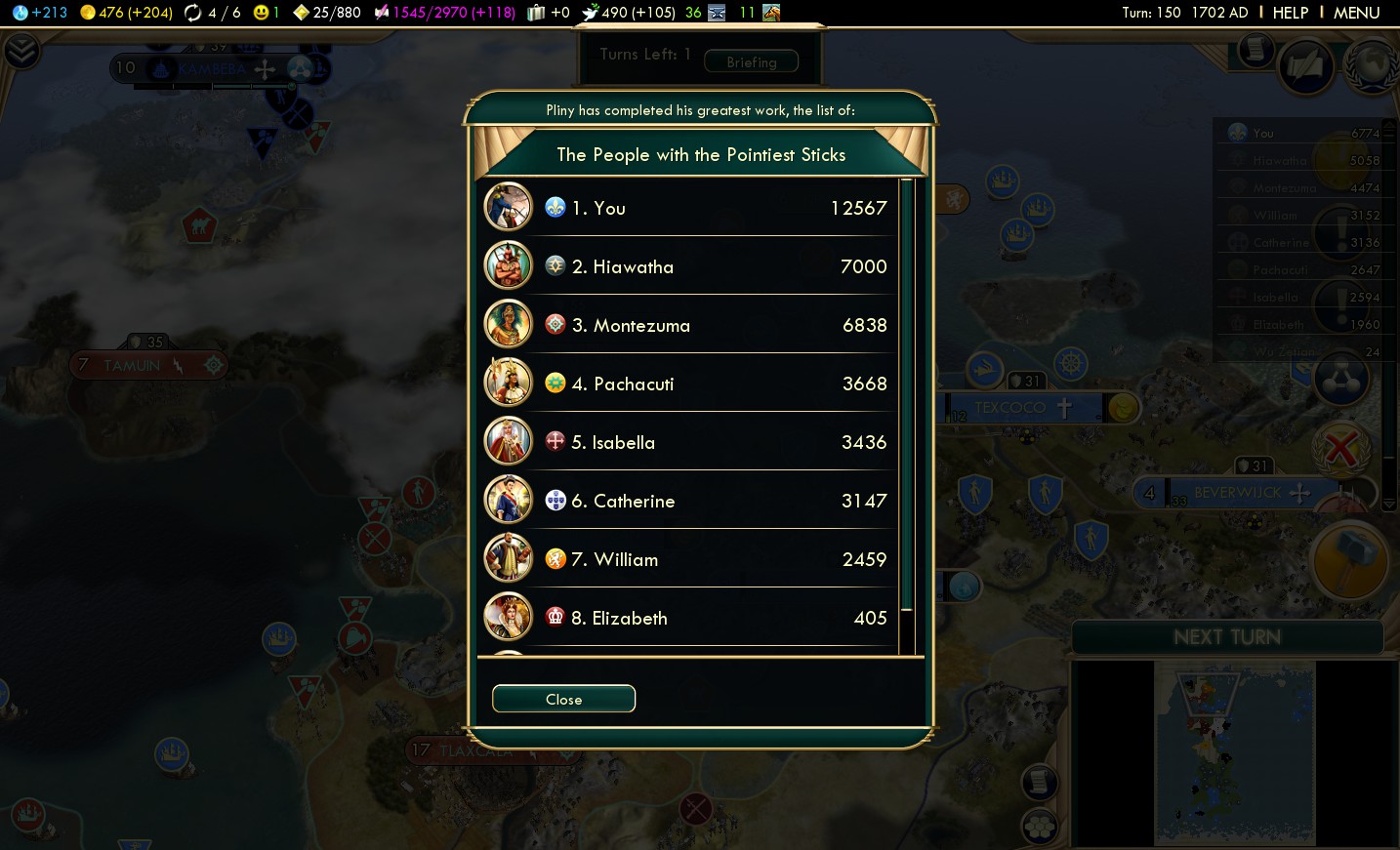
Task: Click the minimap
Action: click(1234, 752)
